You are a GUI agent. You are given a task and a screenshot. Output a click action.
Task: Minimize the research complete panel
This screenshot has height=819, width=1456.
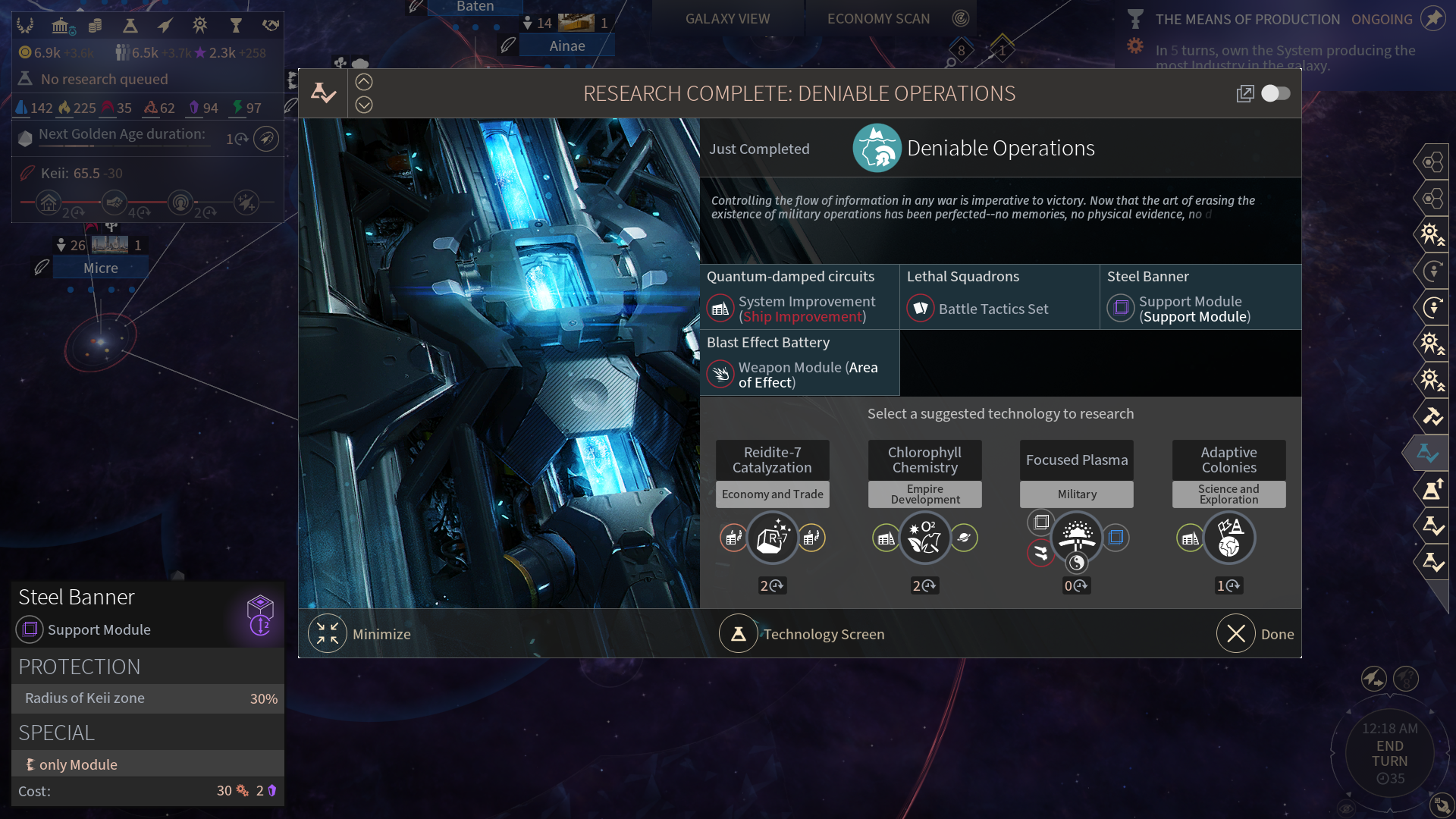pos(328,634)
